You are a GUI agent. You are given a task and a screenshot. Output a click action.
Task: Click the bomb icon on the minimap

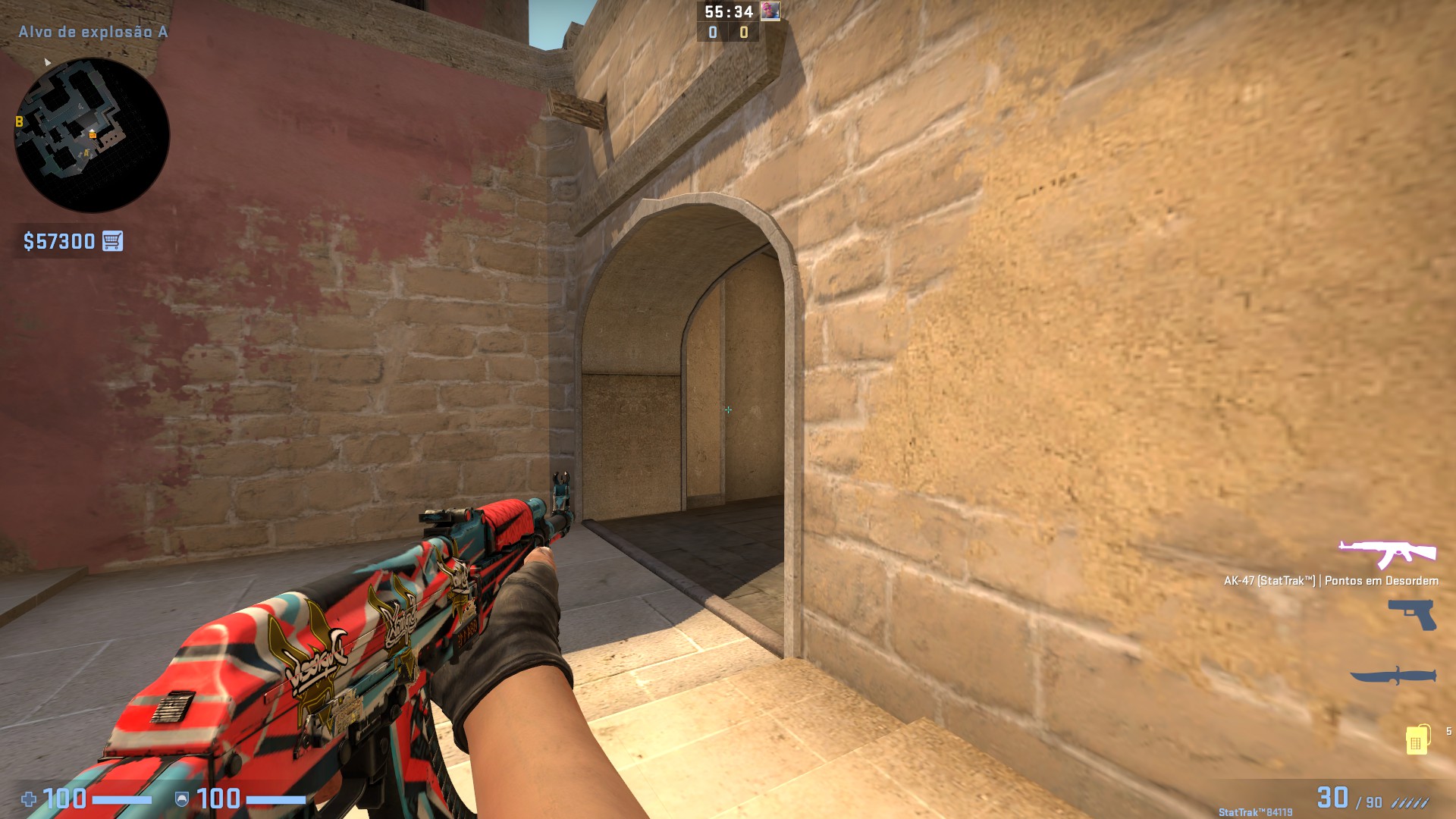click(x=93, y=135)
